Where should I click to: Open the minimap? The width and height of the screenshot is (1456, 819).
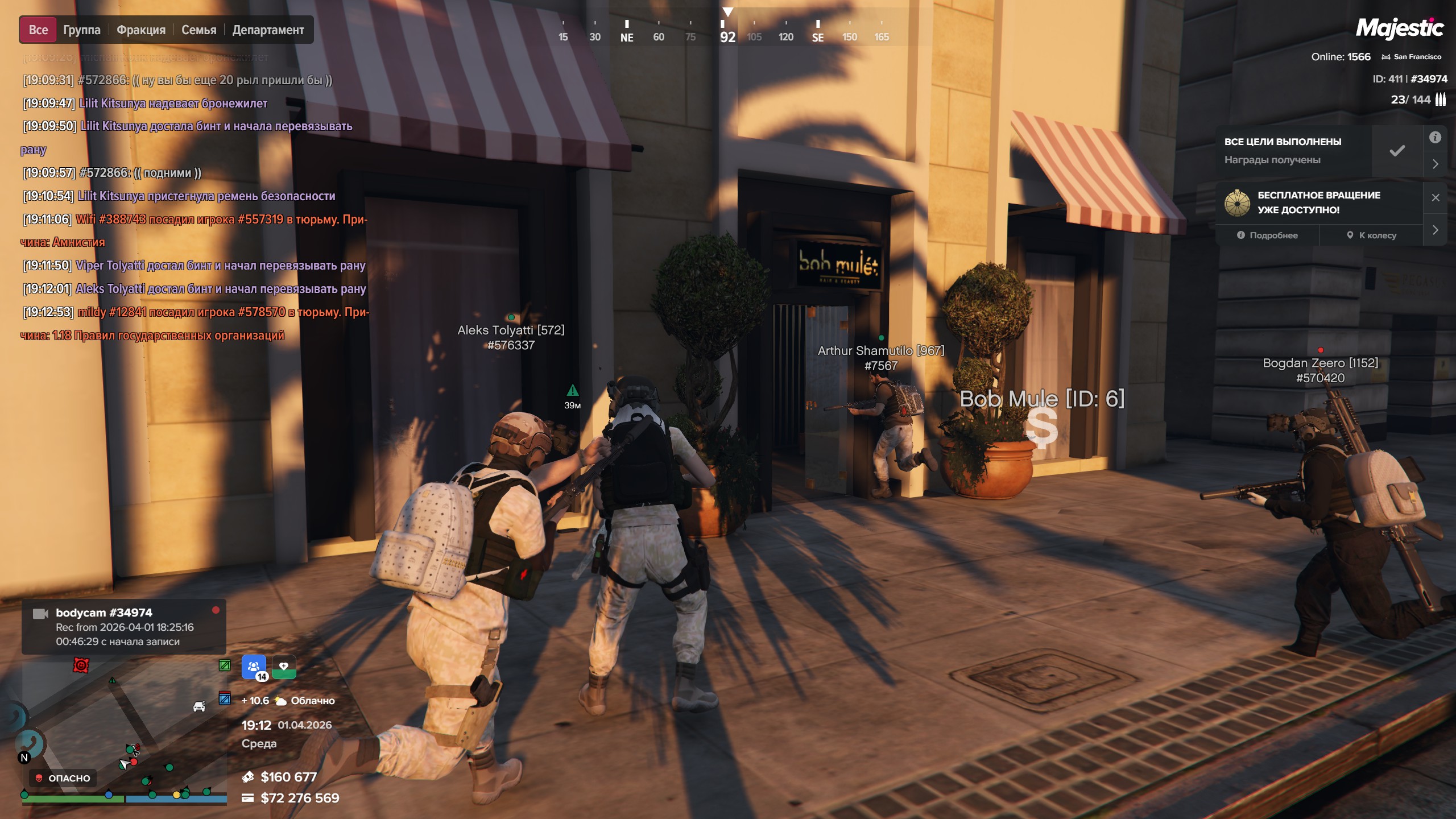coord(125,734)
